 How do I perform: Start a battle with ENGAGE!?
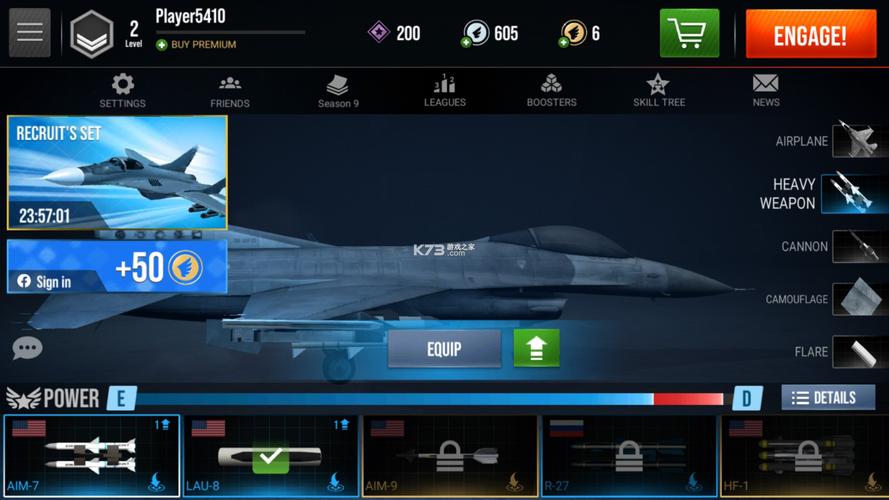point(810,35)
